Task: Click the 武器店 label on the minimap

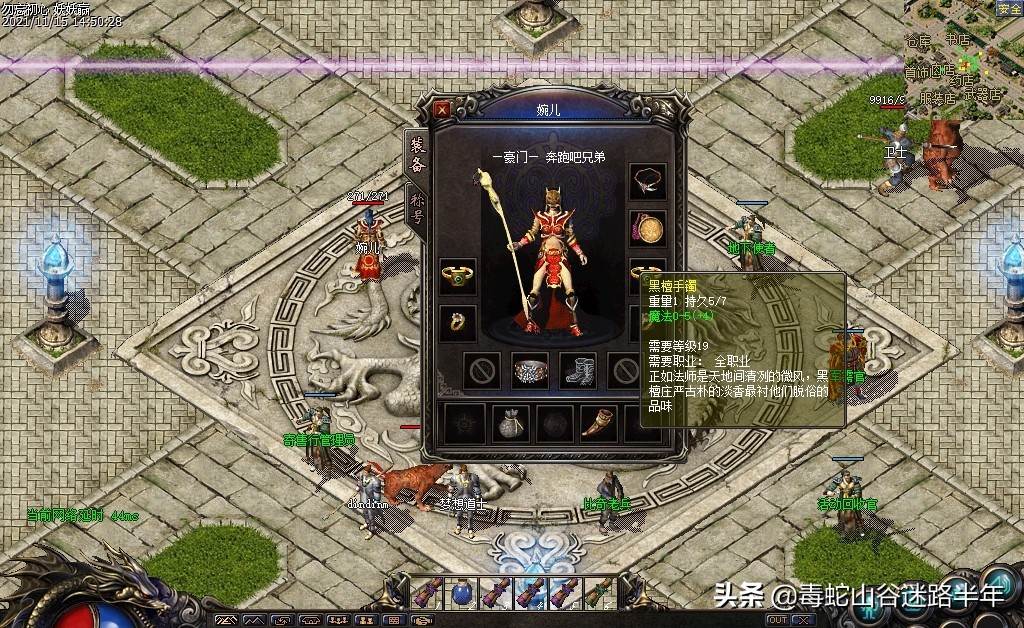Action: (x=981, y=95)
